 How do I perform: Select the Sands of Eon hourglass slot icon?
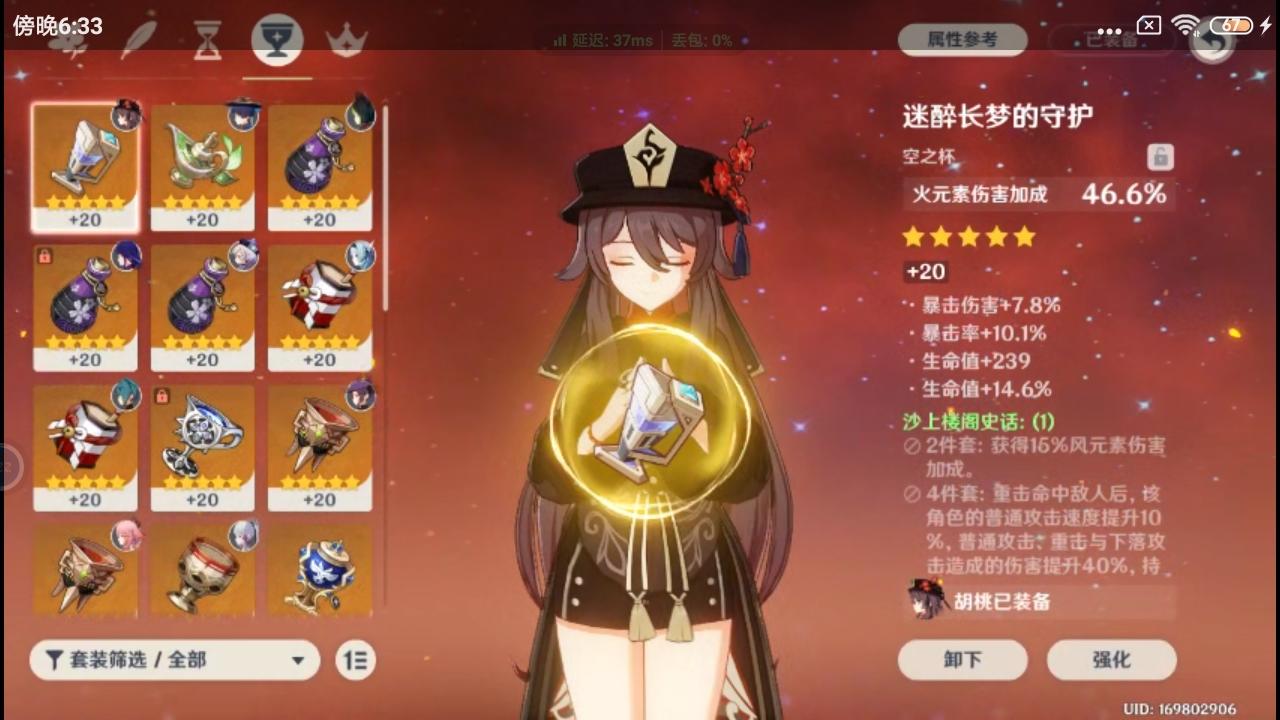point(207,40)
